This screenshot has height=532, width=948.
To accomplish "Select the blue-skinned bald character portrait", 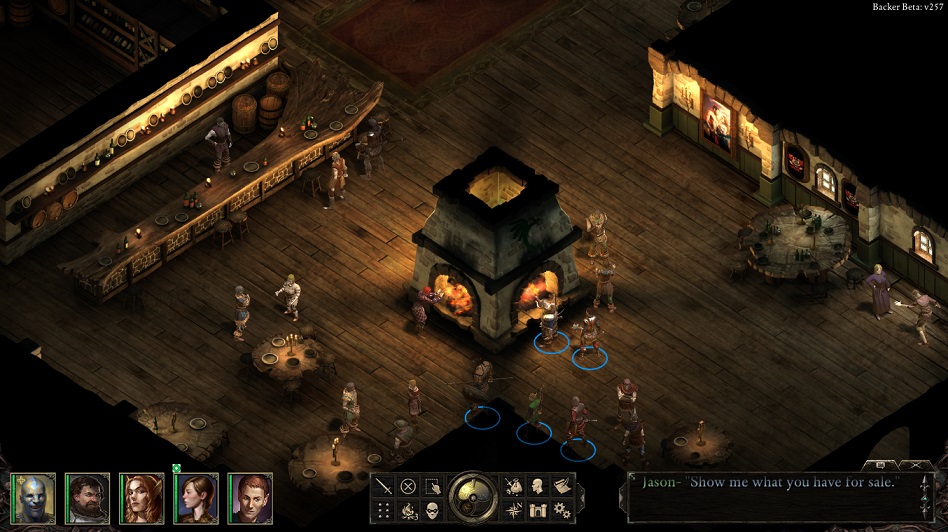I will (x=33, y=497).
